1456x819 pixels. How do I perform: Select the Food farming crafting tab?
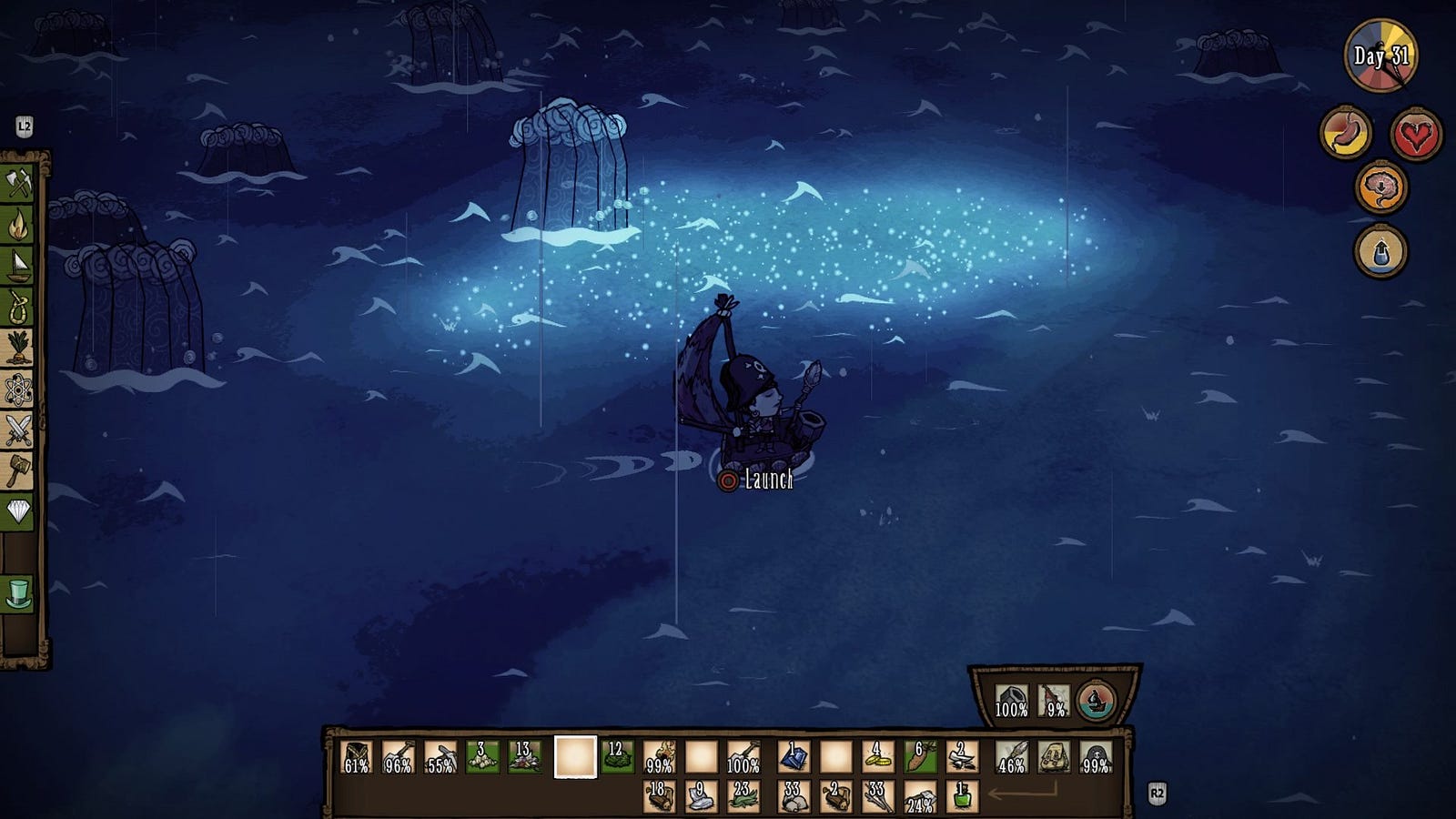click(x=18, y=348)
